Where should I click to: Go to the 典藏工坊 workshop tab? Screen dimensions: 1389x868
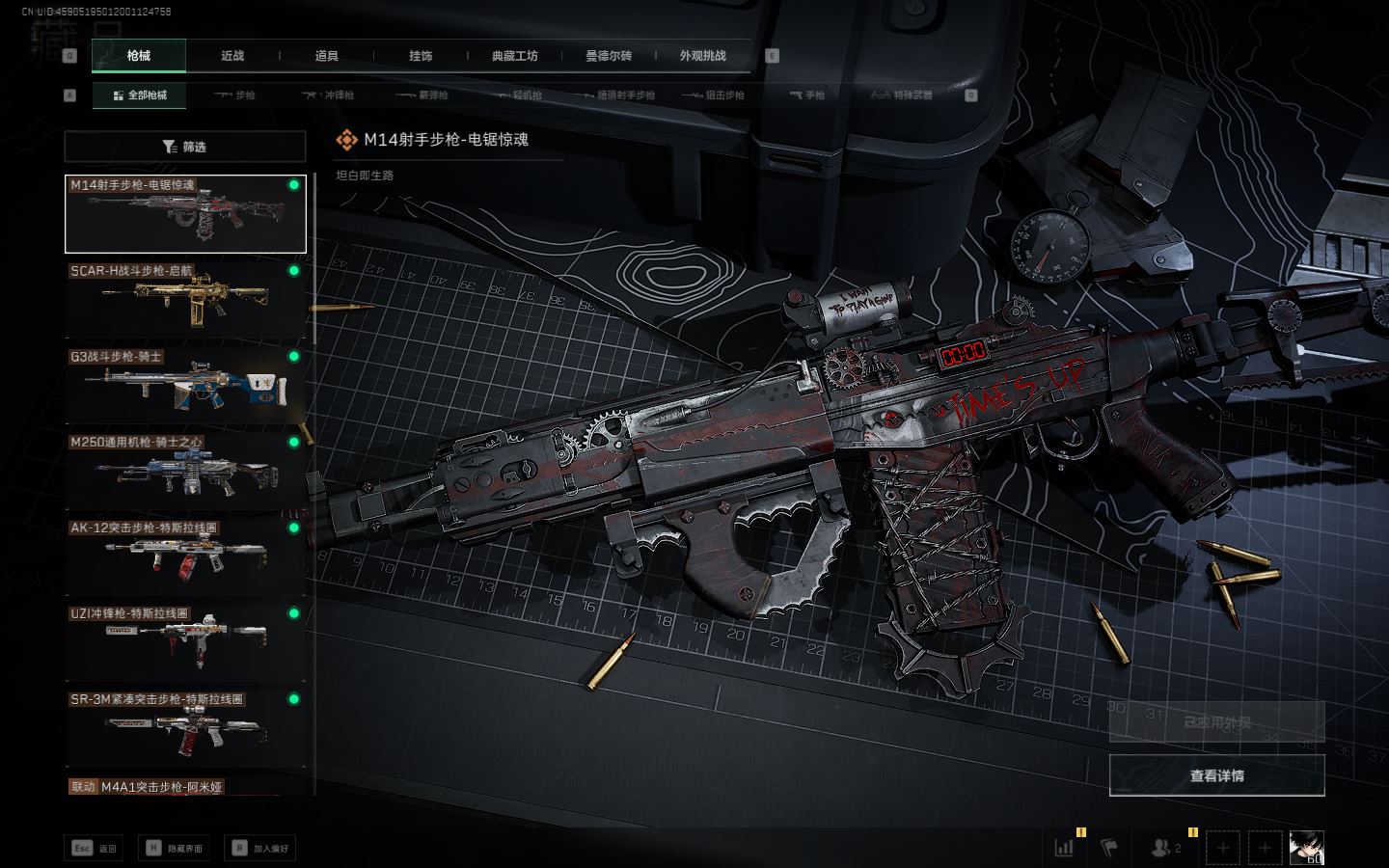click(514, 56)
